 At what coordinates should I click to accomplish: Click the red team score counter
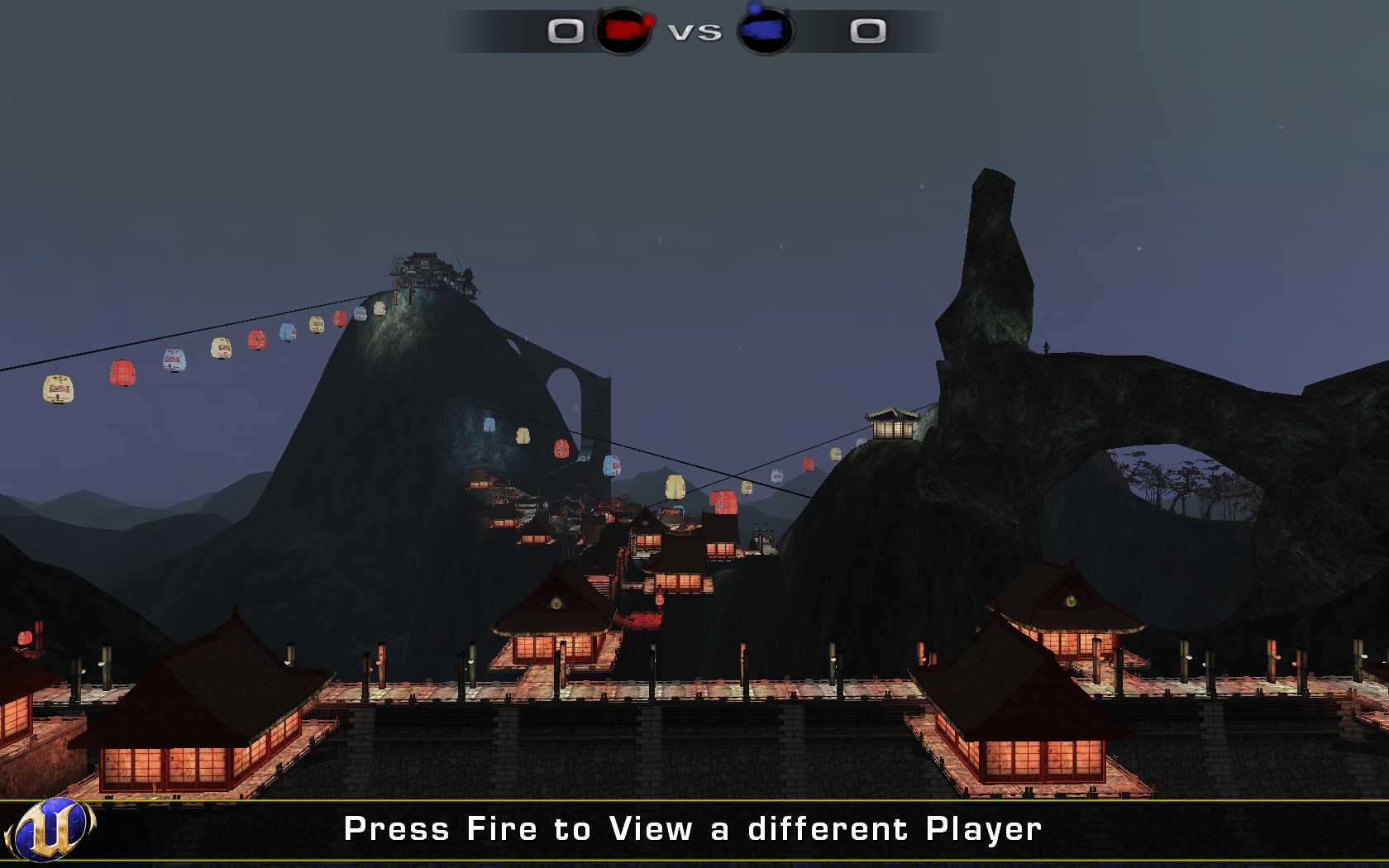(565, 30)
